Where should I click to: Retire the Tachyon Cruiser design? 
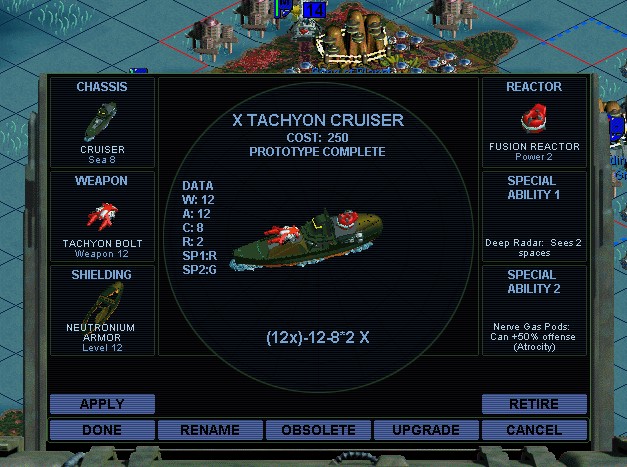534,404
